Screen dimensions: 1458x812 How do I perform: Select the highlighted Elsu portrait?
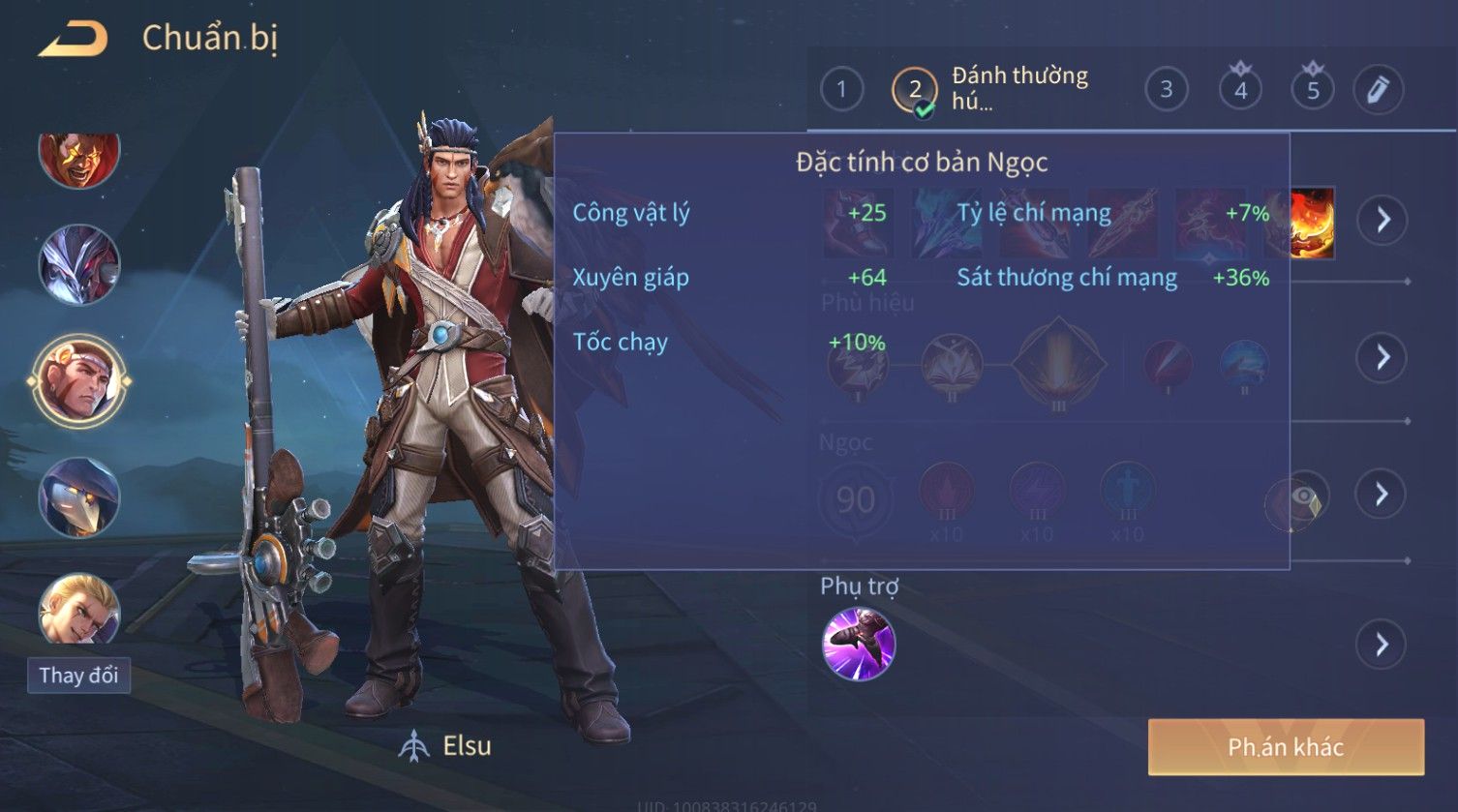point(79,379)
